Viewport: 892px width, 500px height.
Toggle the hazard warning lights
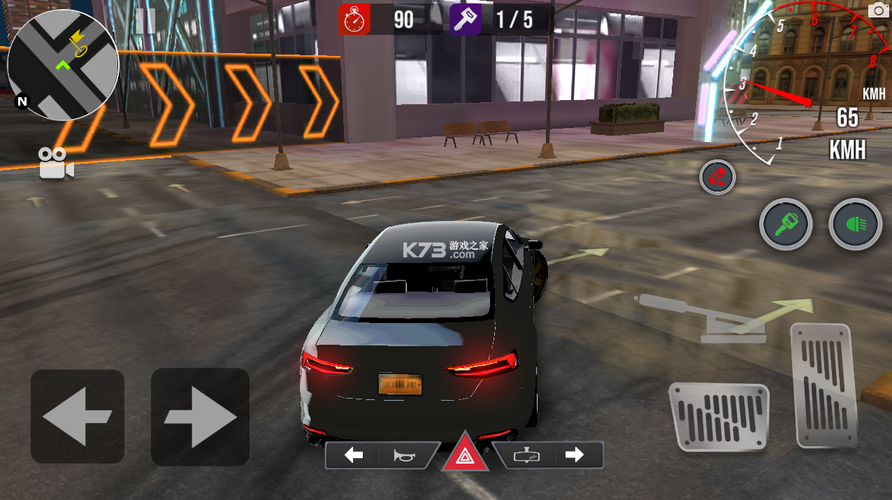pyautogui.click(x=465, y=456)
